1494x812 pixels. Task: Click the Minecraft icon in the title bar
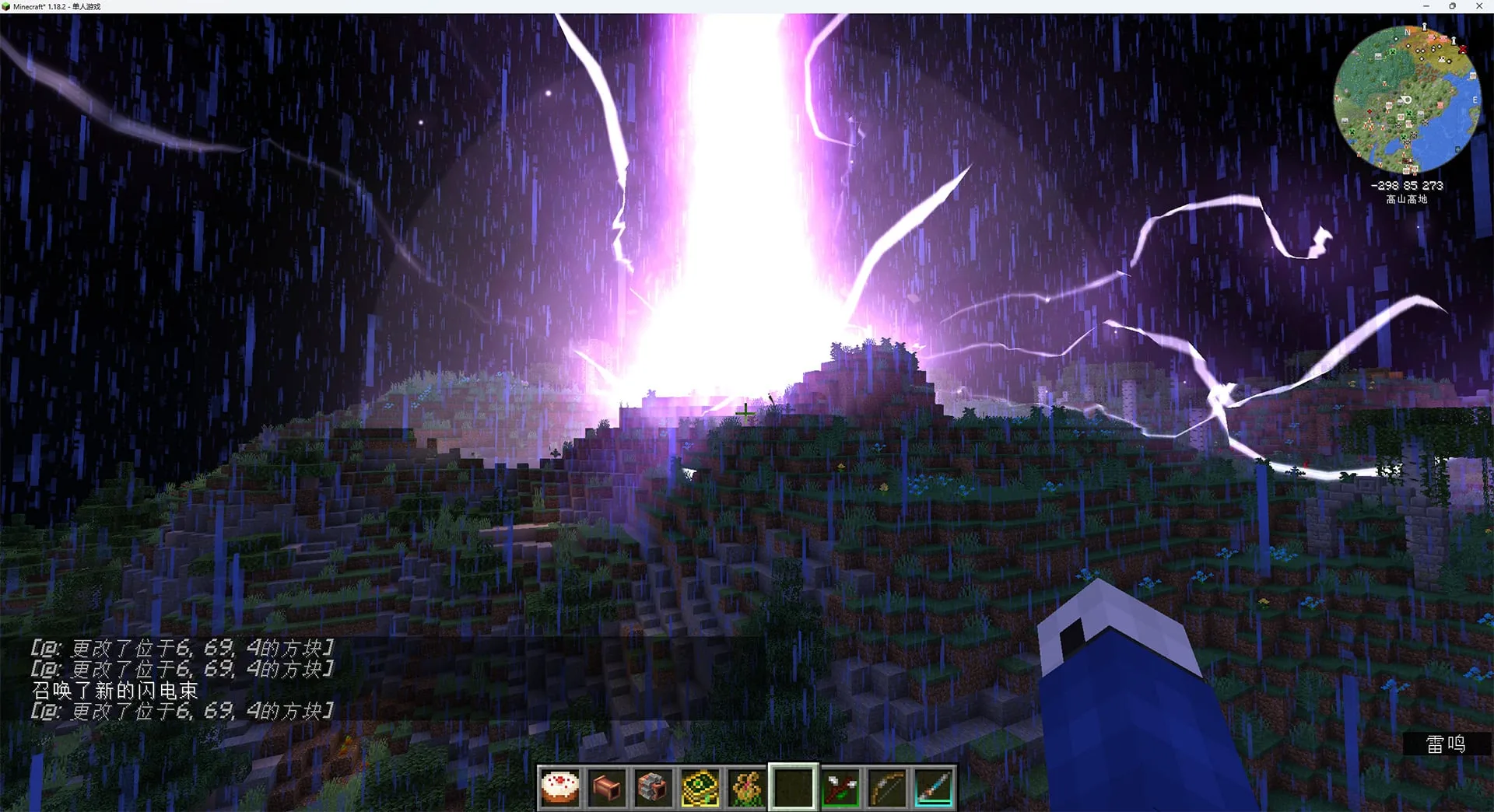coord(6,5)
